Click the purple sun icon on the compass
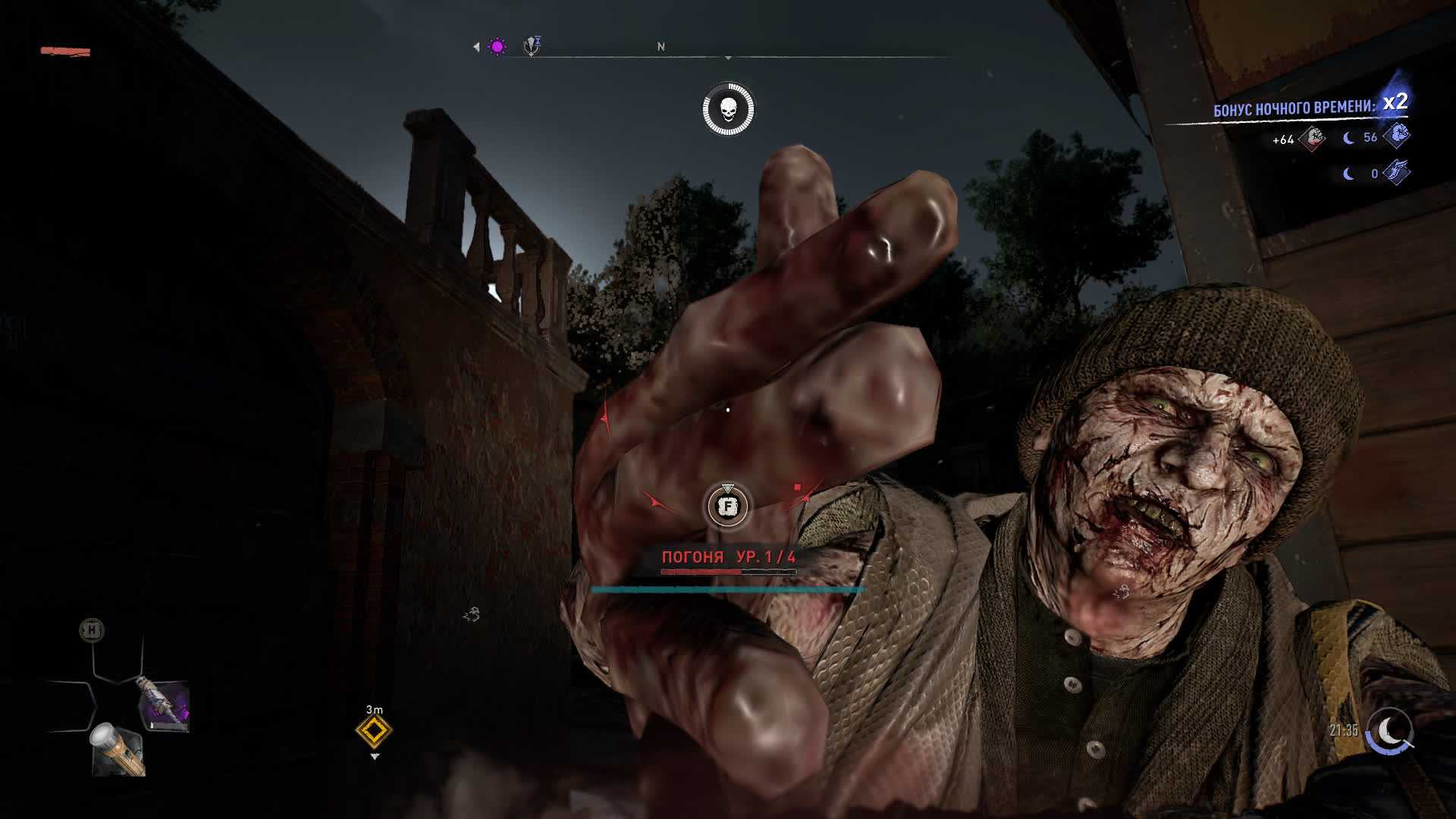Screen dimensions: 1456x819 click(497, 47)
